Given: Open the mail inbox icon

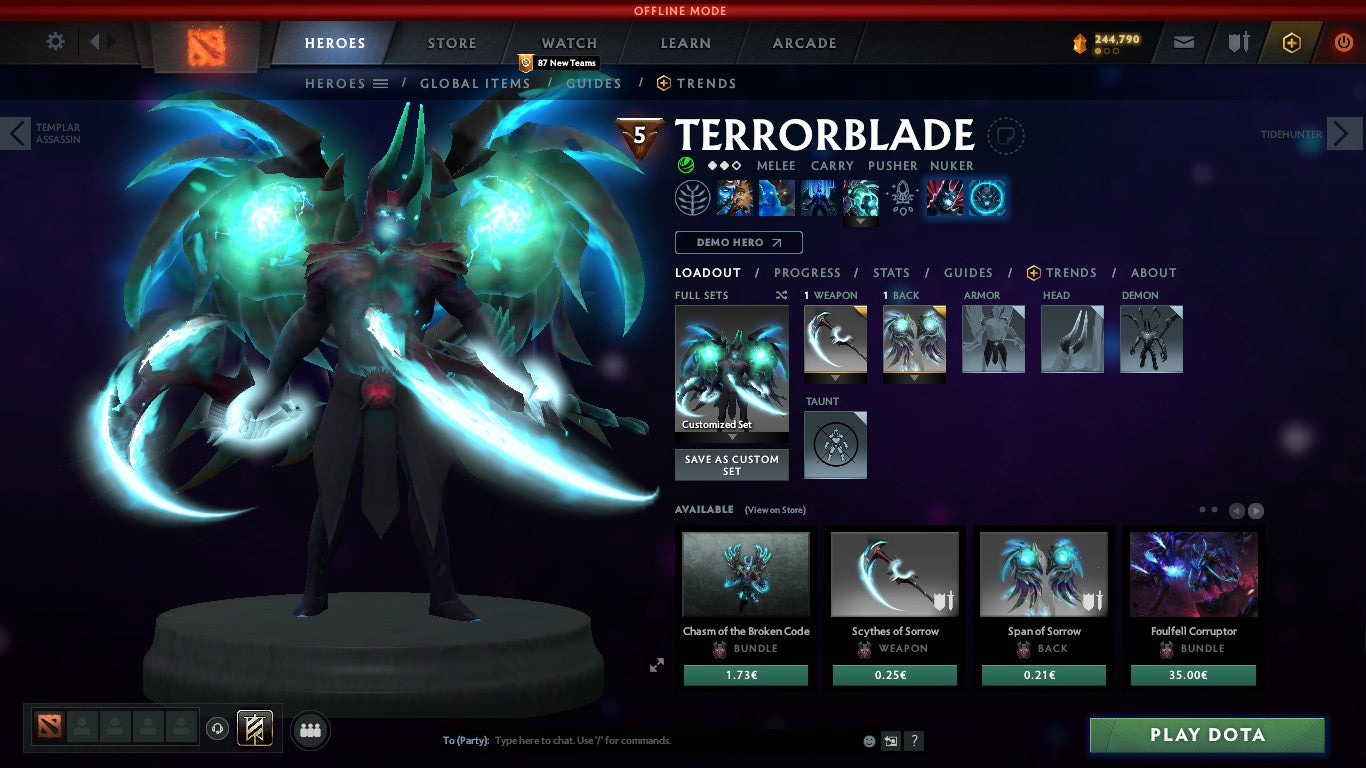Looking at the screenshot, I should (1184, 42).
